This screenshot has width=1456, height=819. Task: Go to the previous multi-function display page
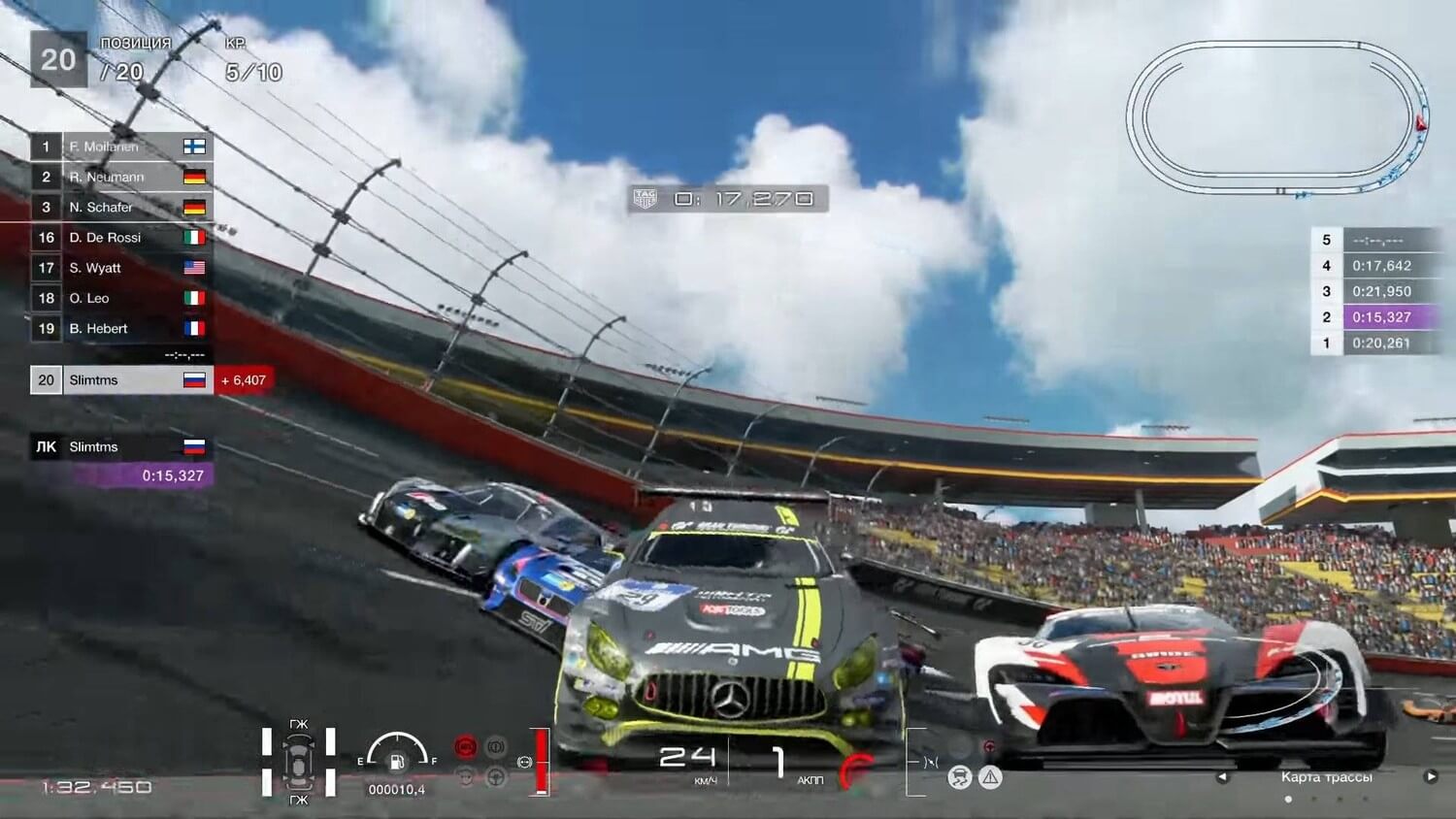click(1222, 776)
